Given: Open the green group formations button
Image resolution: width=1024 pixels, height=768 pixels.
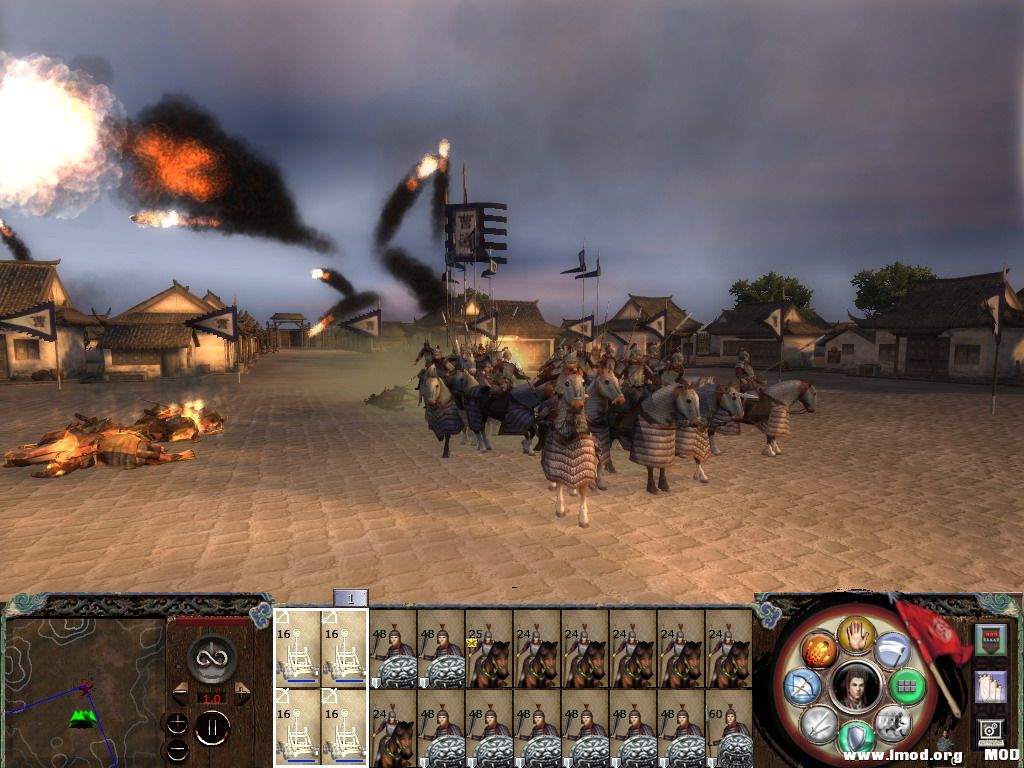Looking at the screenshot, I should [907, 686].
